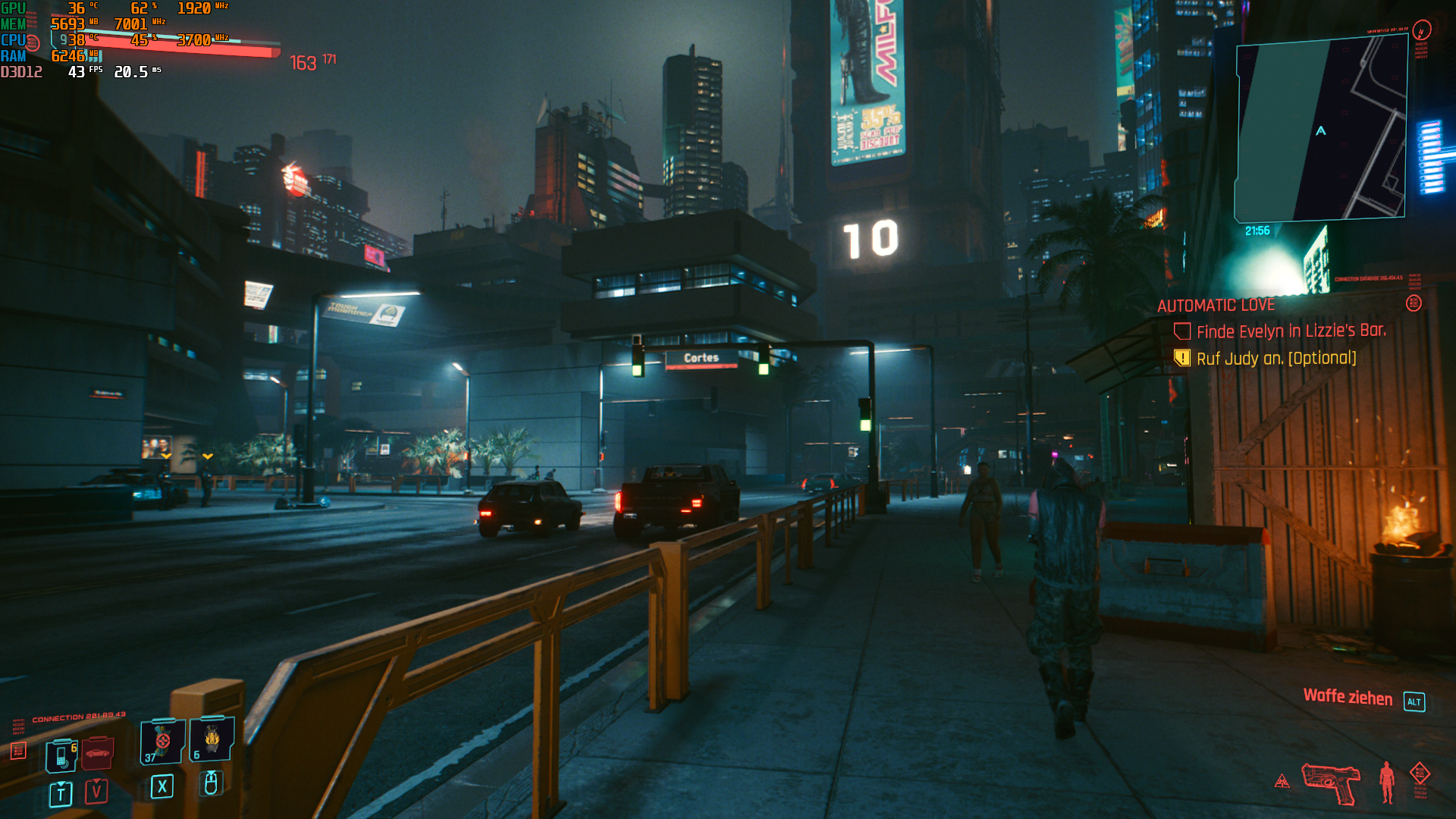The height and width of the screenshot is (819, 1456).
Task: Open the red vehicle call icon
Action: point(99,753)
